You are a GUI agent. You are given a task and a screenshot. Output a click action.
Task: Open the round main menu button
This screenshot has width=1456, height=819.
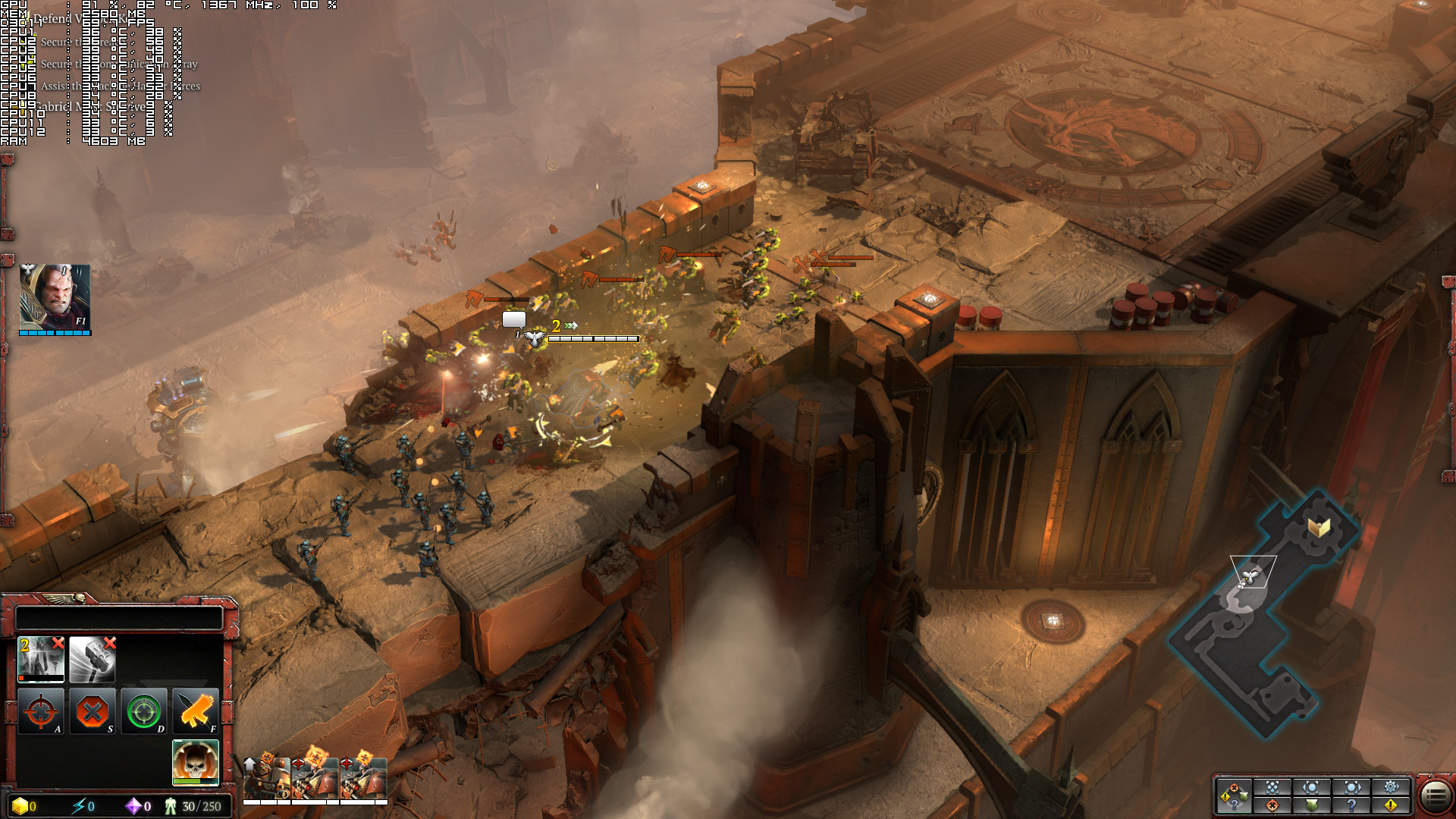point(1435,795)
